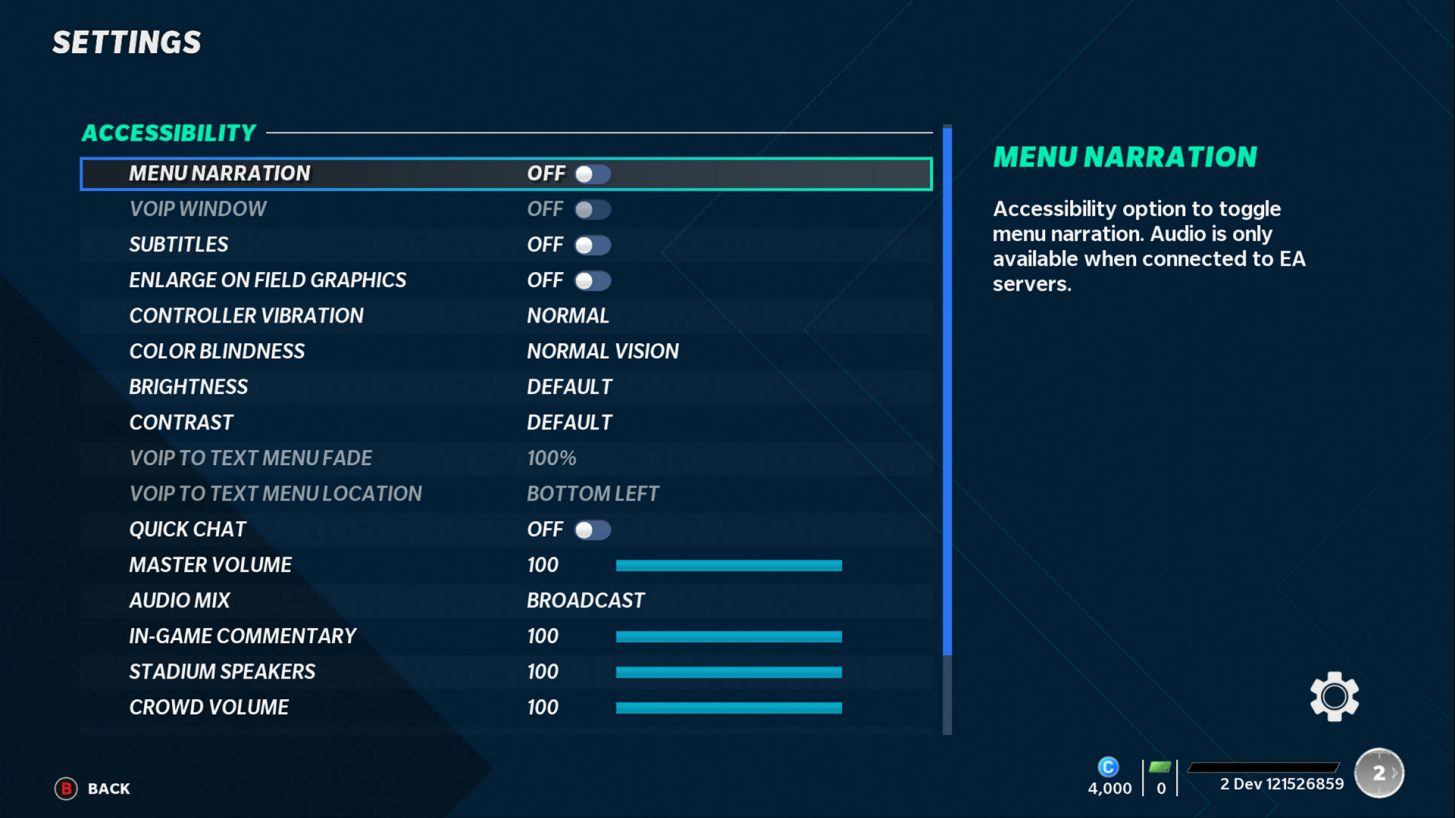Viewport: 1455px width, 818px height.
Task: Select the Accessibility section header
Action: pyautogui.click(x=168, y=132)
